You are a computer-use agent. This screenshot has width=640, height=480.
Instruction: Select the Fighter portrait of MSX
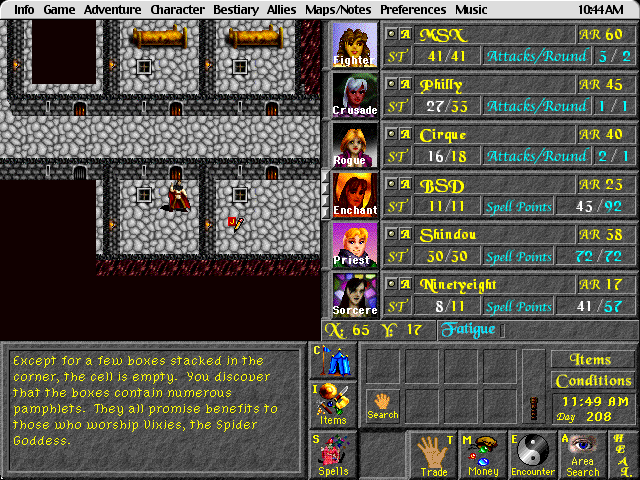(x=355, y=45)
